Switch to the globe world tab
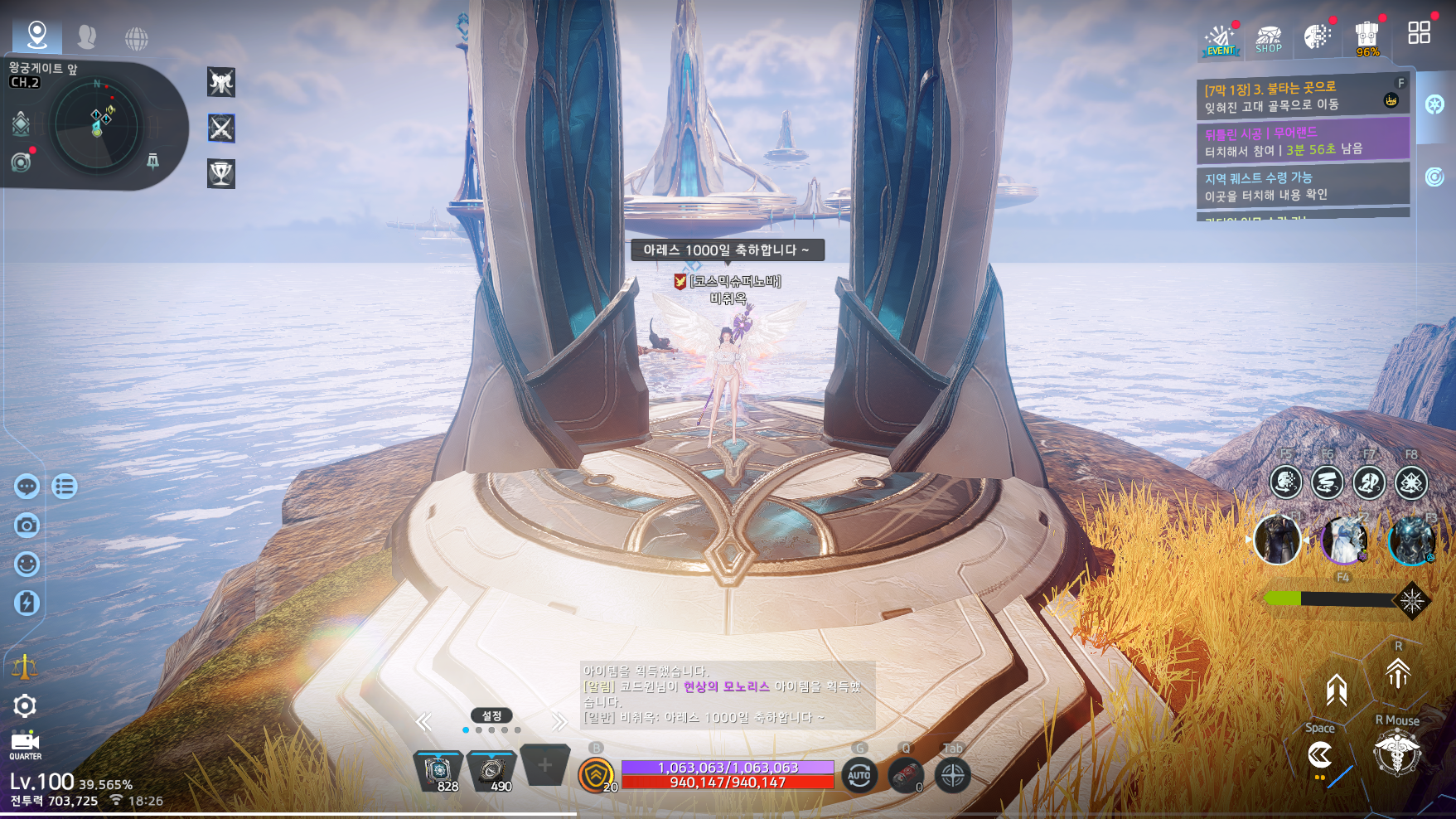Viewport: 1456px width, 819px height. (x=137, y=38)
